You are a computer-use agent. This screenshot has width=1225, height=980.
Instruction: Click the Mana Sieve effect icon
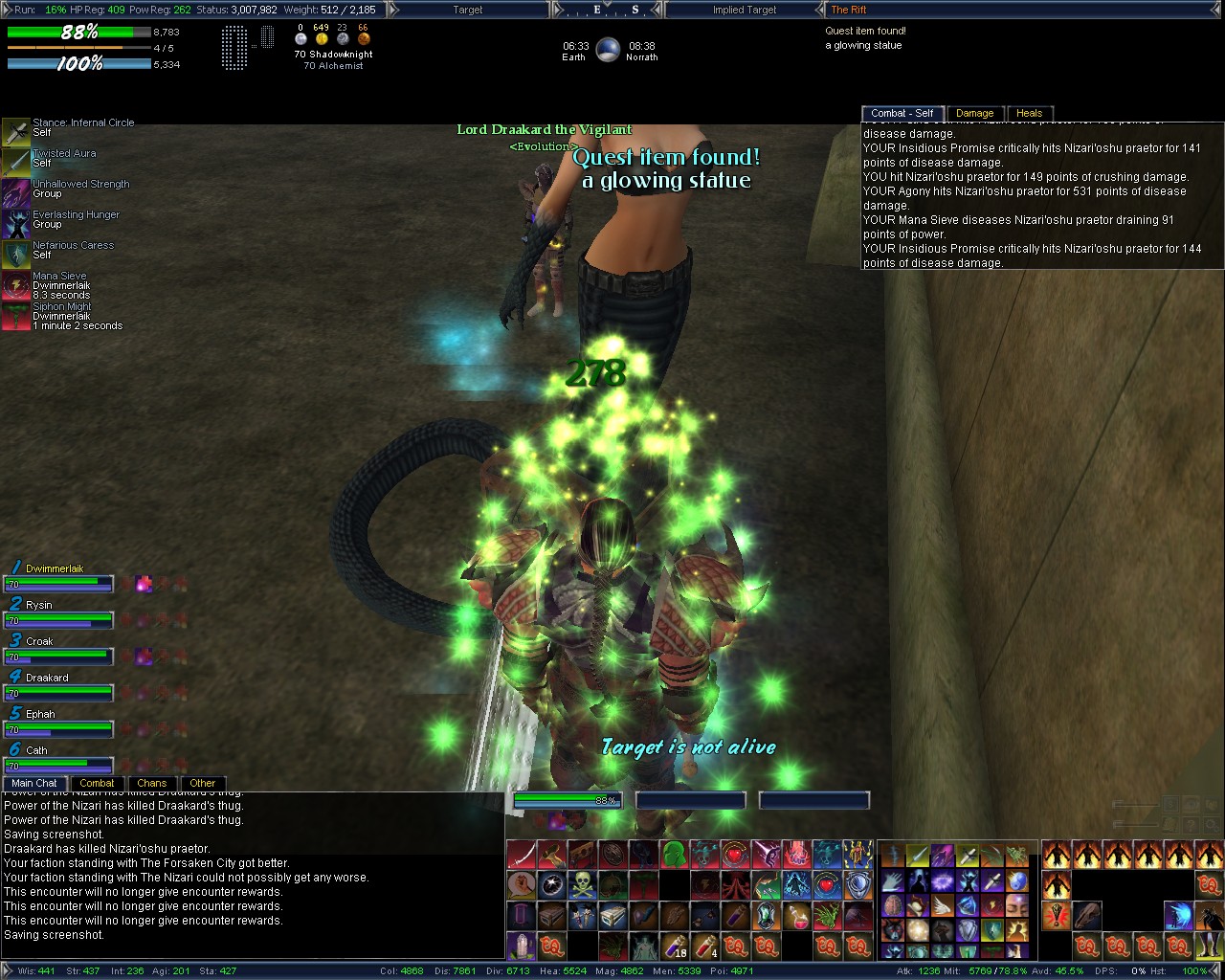[x=15, y=285]
